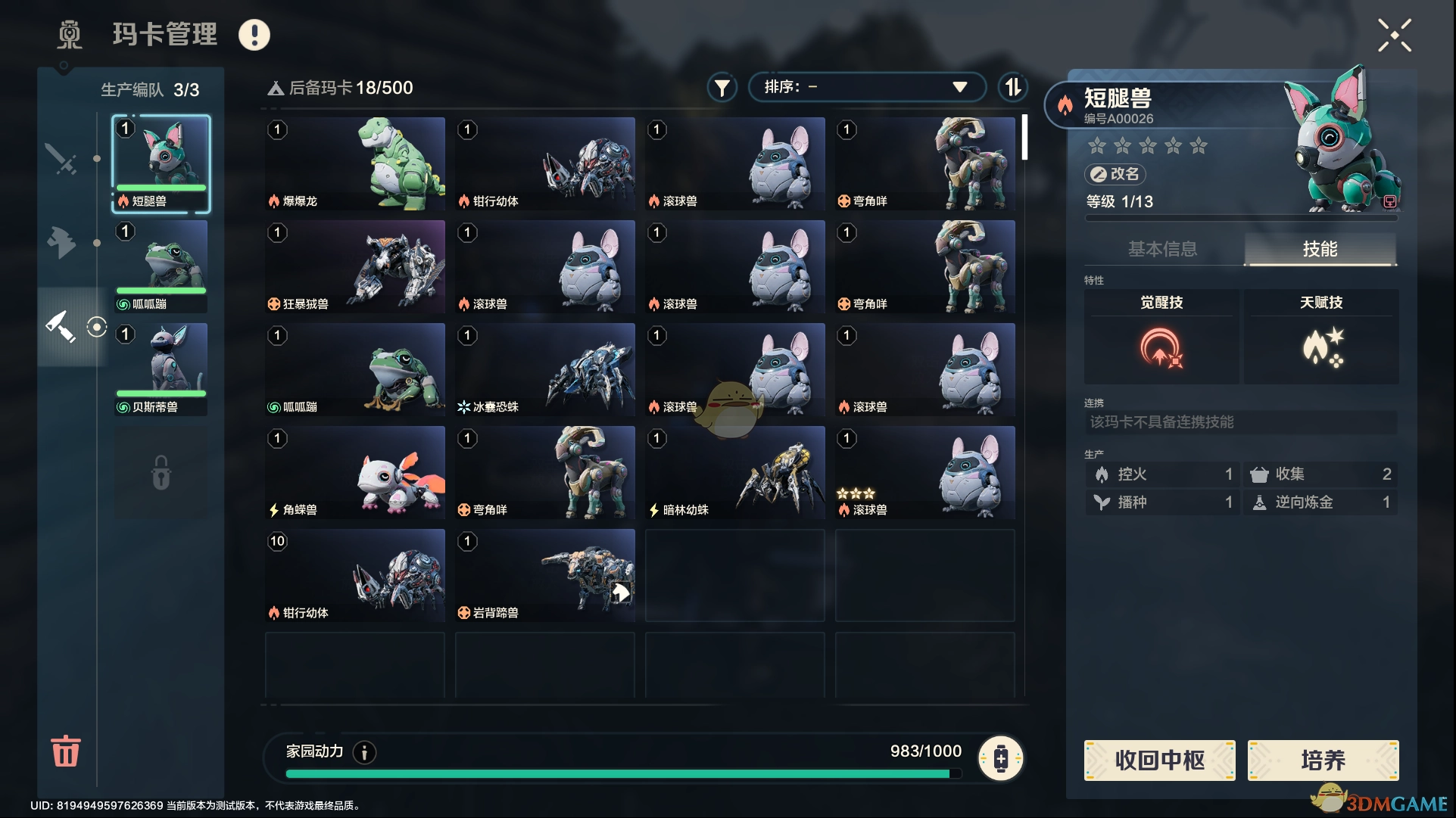The image size is (1456, 818).
Task: Select the 冰囊恐蛛 card
Action: (545, 369)
